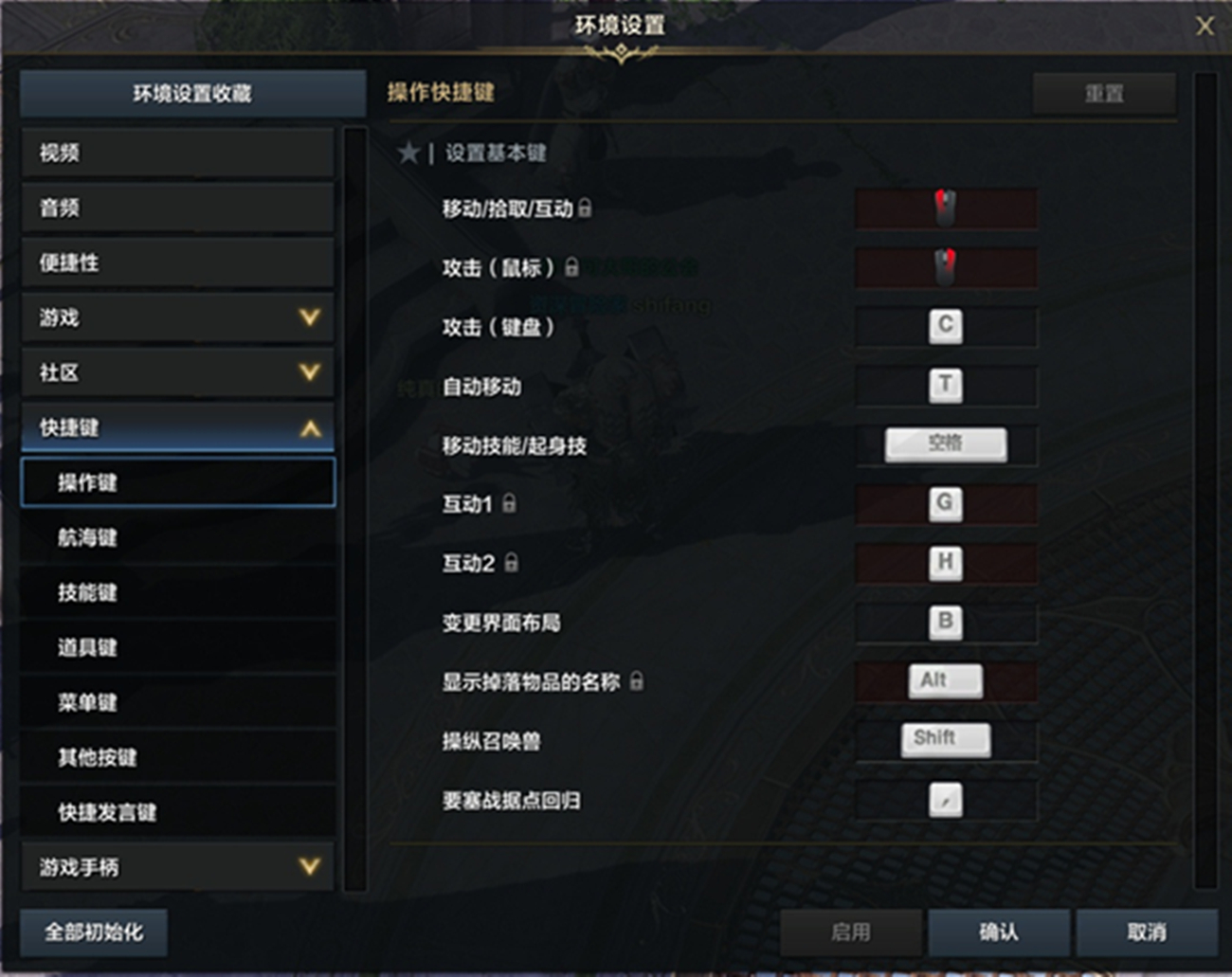
Task: Click the Shift binding for 操纵召唤兽
Action: [x=945, y=739]
